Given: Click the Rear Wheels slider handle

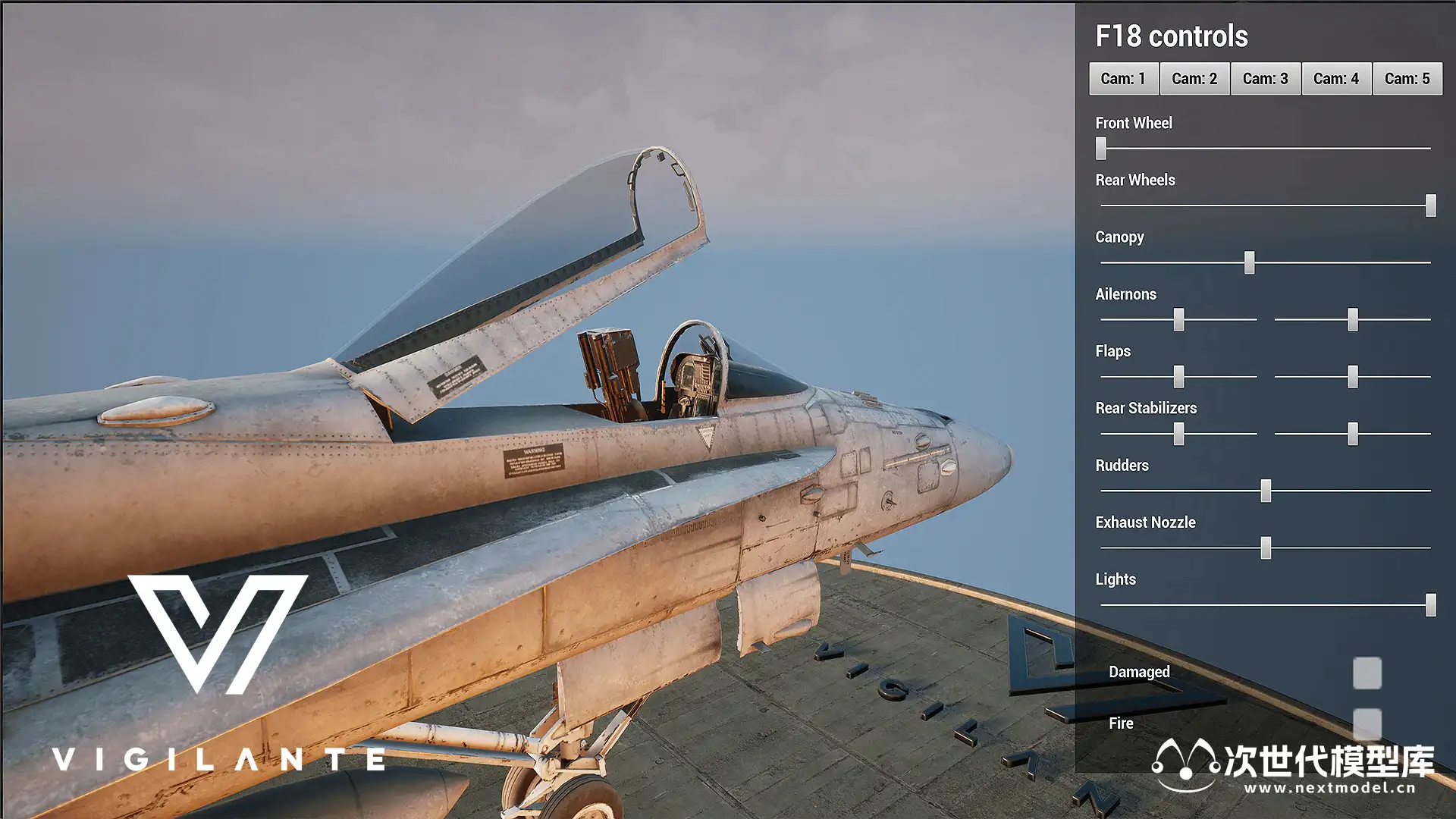Looking at the screenshot, I should (1430, 206).
